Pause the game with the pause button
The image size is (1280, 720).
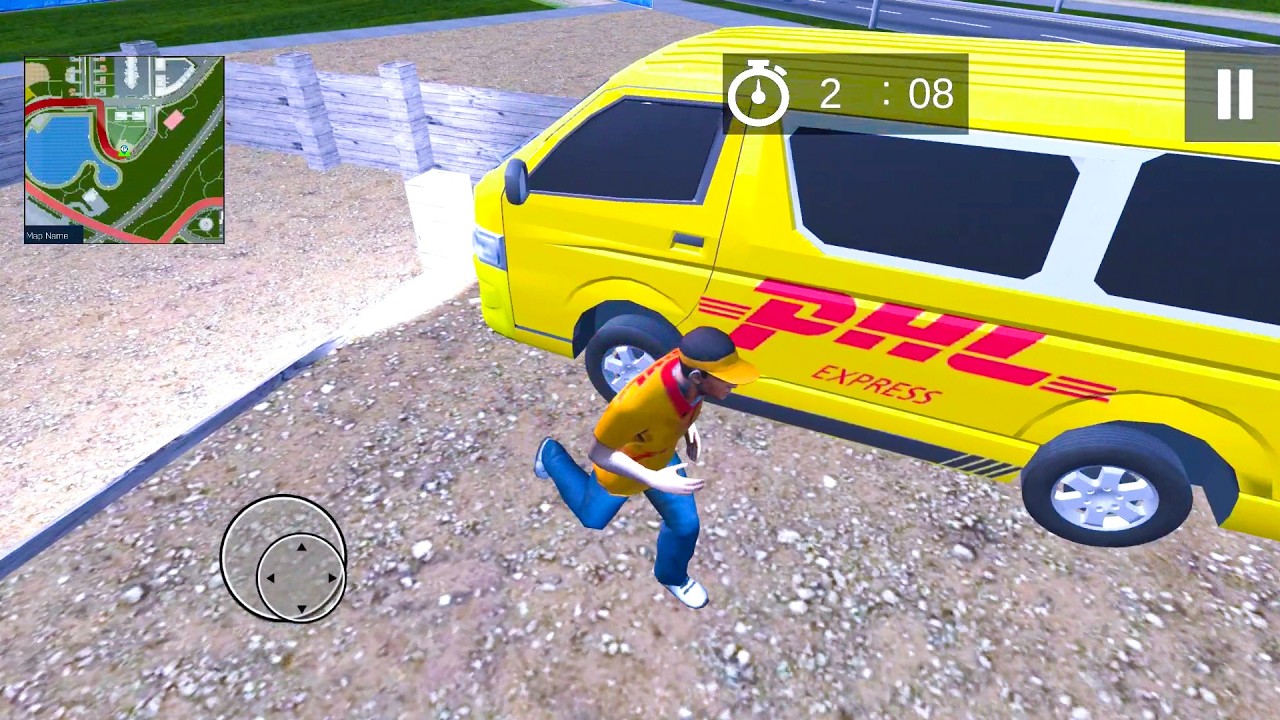(x=1234, y=95)
